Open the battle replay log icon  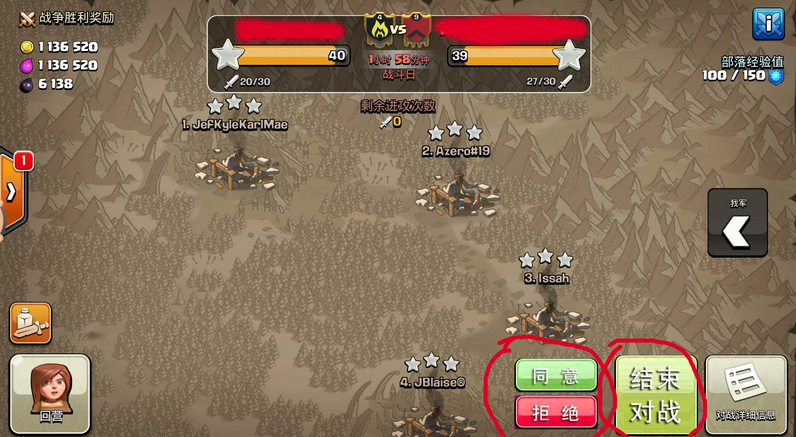[30, 323]
